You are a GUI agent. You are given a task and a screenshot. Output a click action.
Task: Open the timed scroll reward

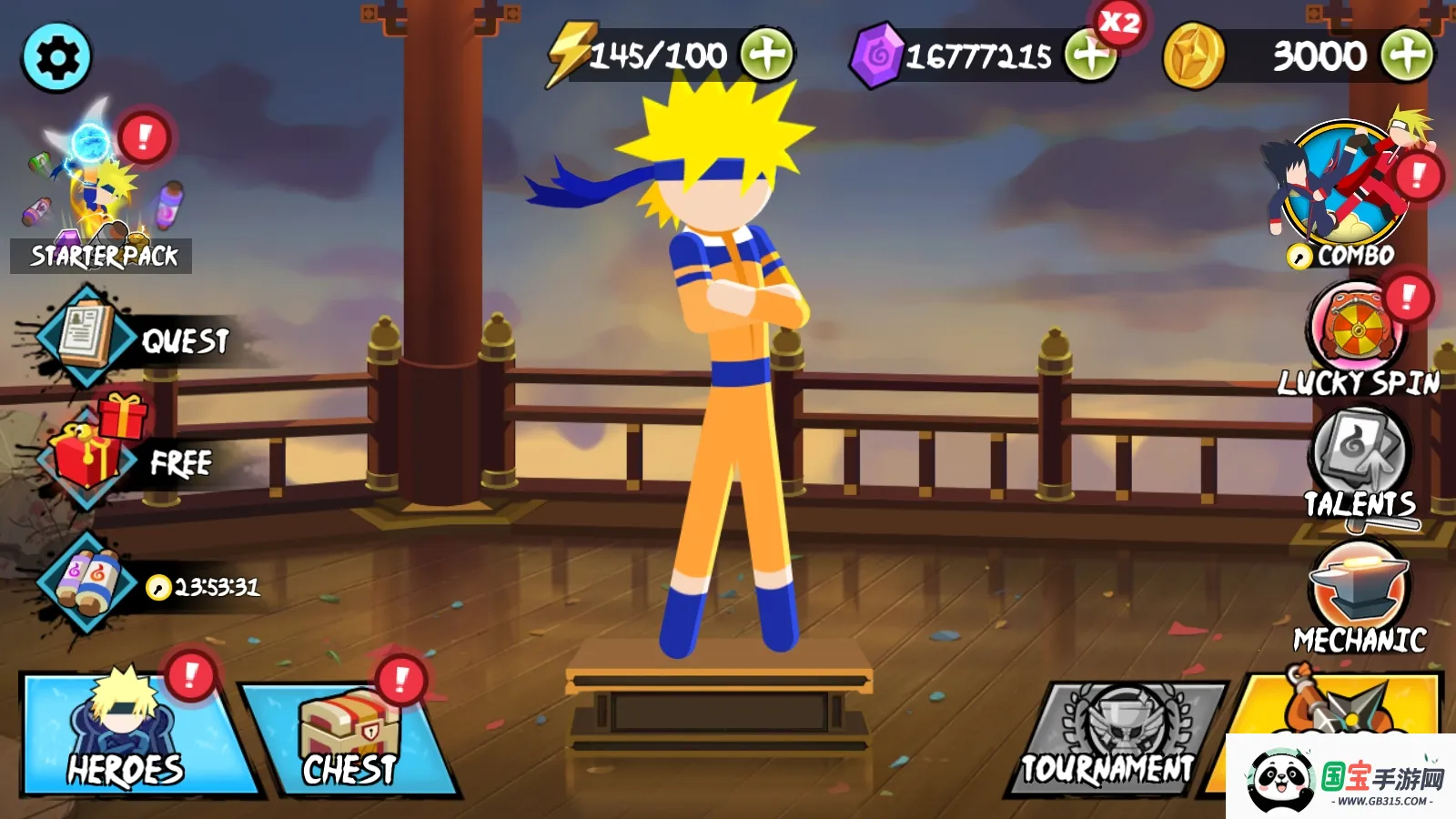point(86,583)
